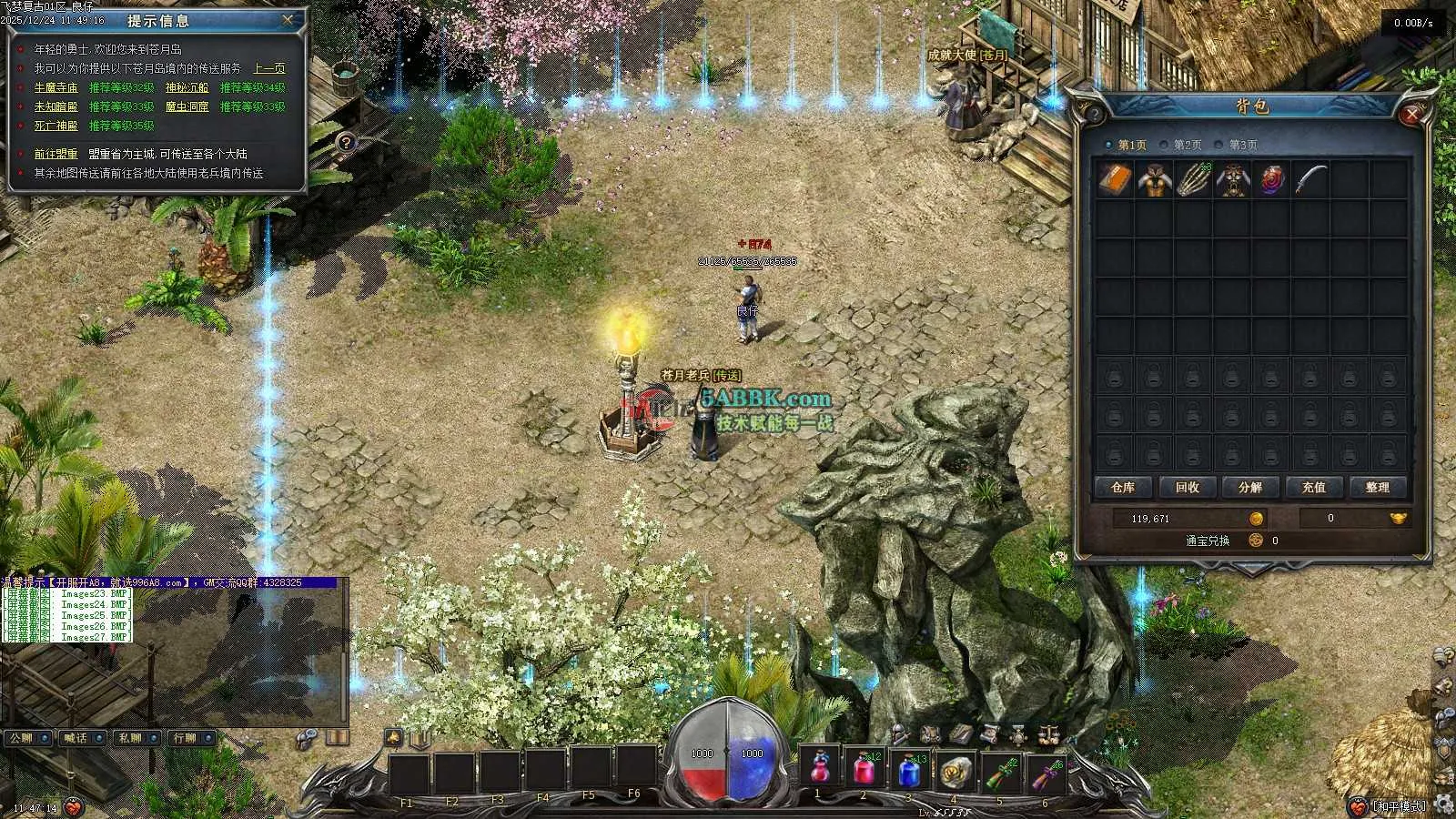Travel to 魔虫洞窟

click(187, 106)
